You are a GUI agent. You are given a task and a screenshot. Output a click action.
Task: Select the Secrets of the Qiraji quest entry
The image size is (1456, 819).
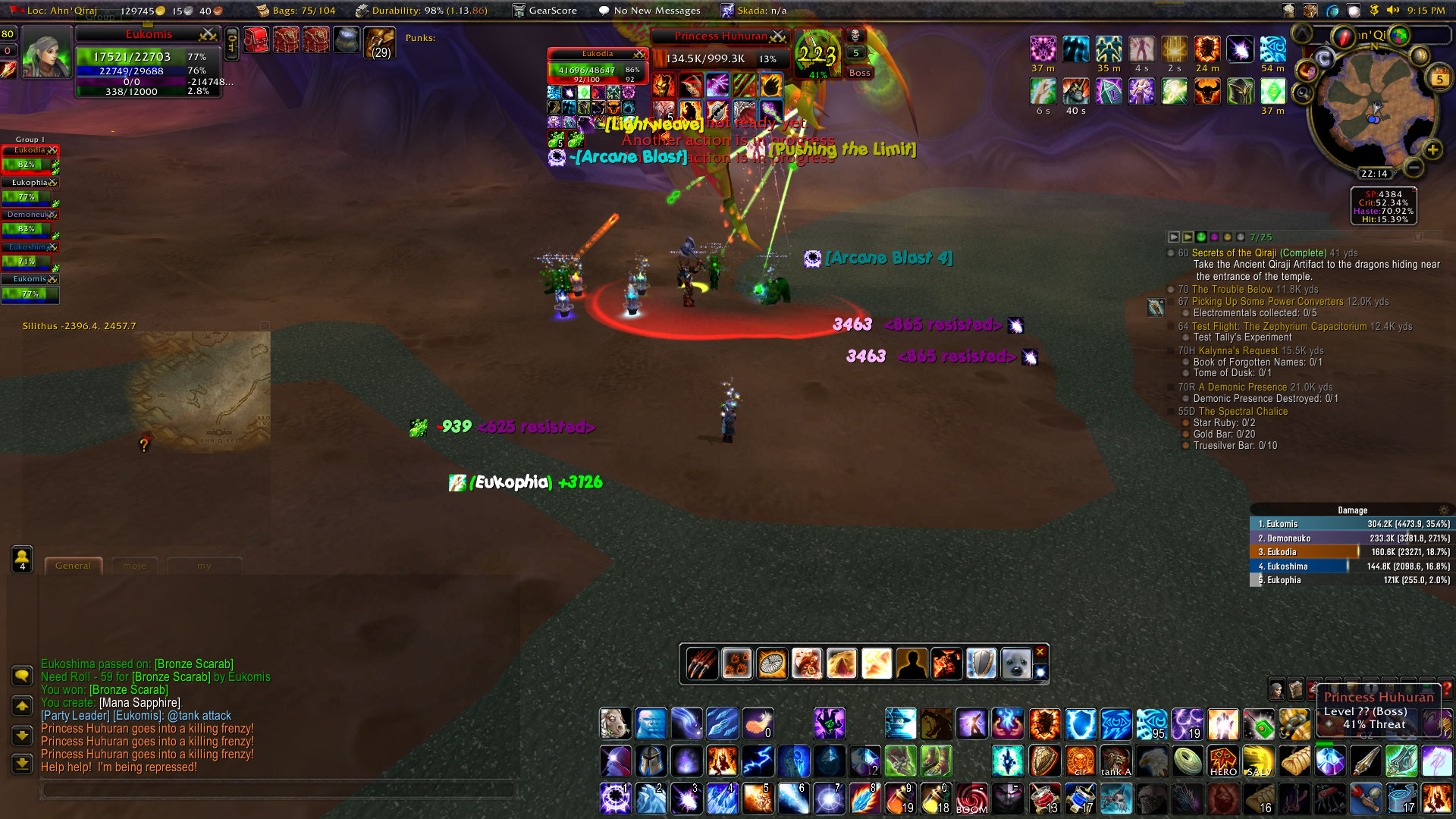point(1259,253)
